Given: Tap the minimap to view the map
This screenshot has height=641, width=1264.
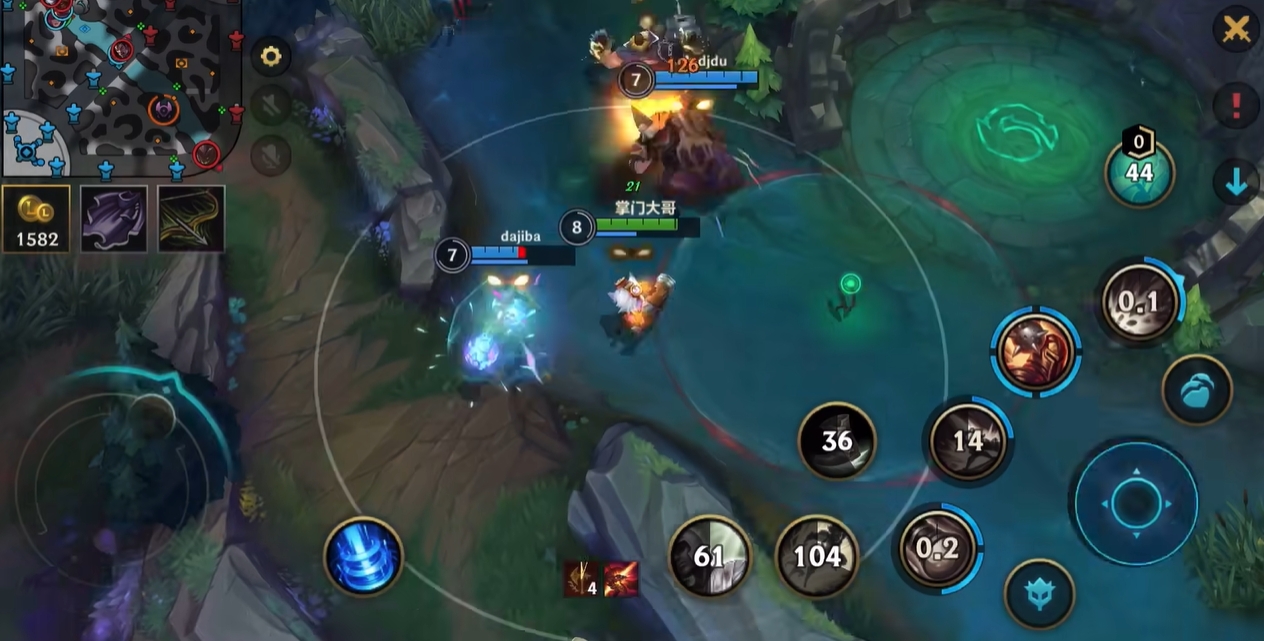Looking at the screenshot, I should [x=120, y=85].
